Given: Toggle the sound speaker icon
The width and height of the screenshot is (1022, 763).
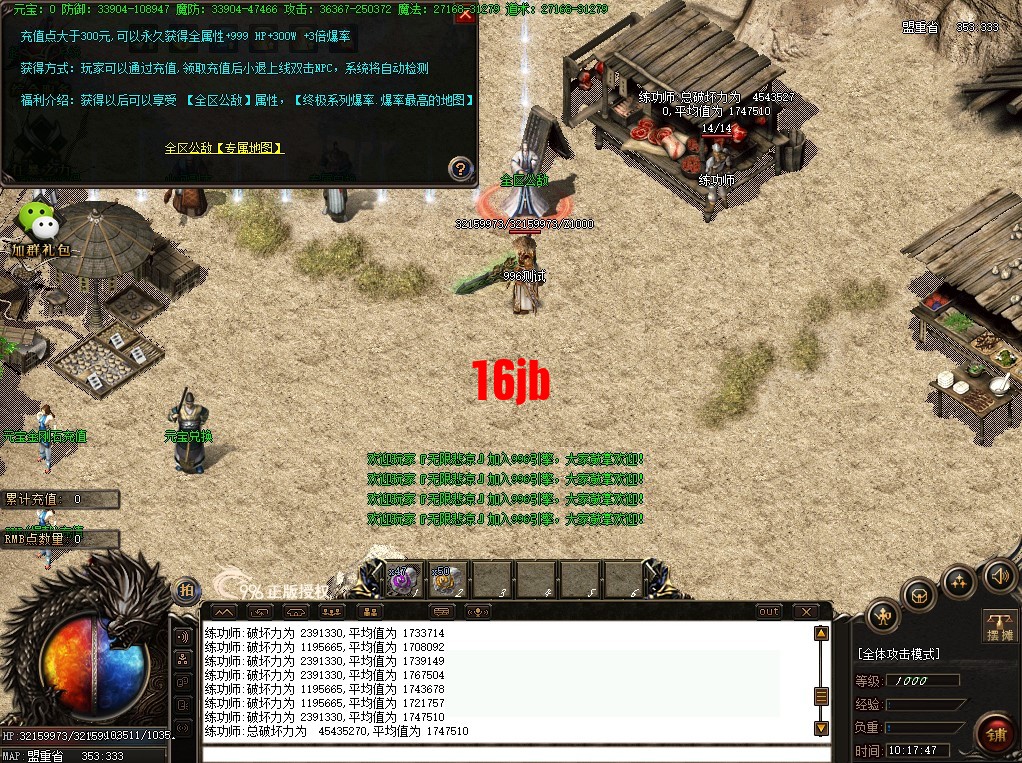Looking at the screenshot, I should 998,575.
